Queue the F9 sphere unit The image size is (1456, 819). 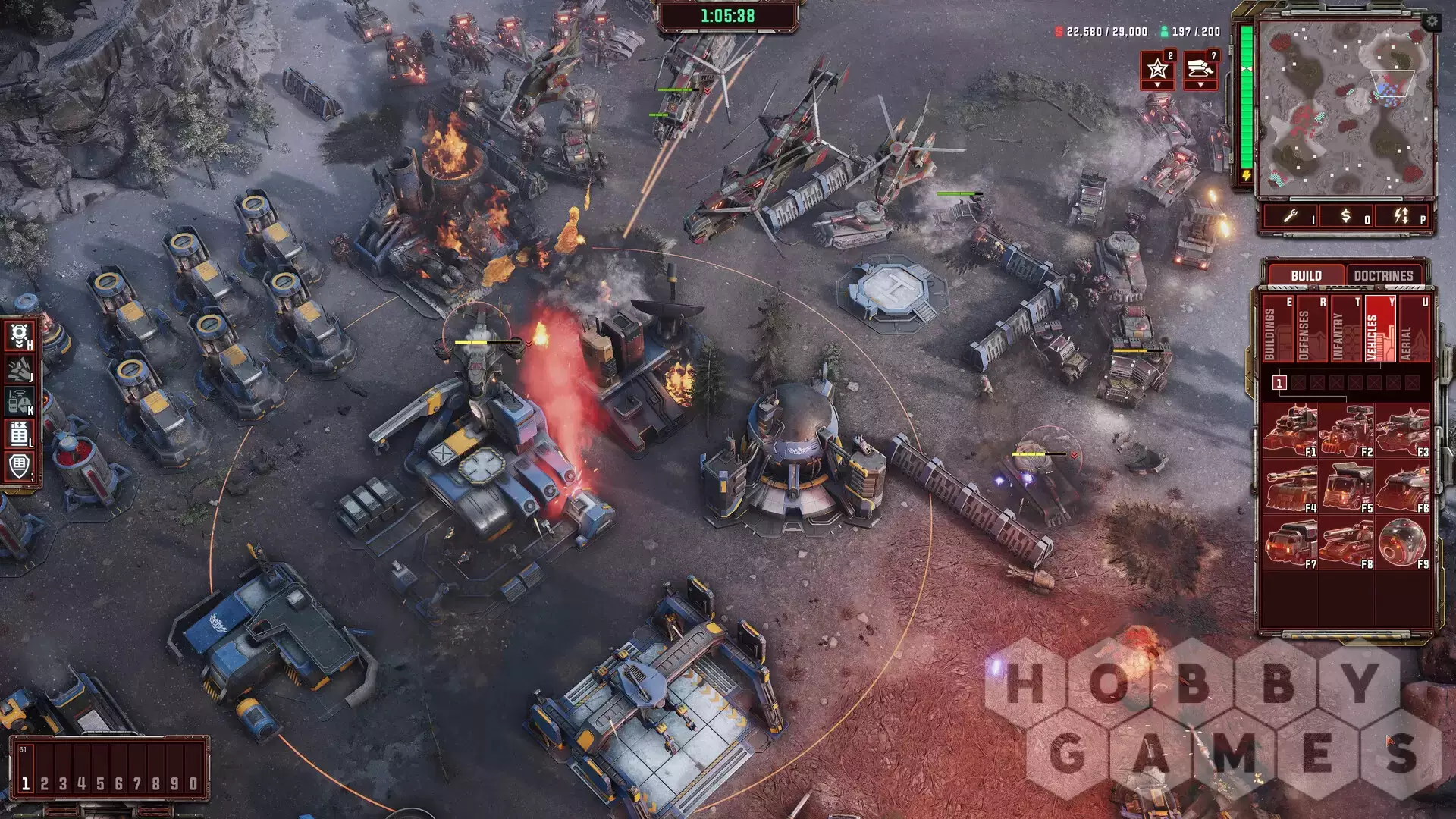pos(1402,542)
